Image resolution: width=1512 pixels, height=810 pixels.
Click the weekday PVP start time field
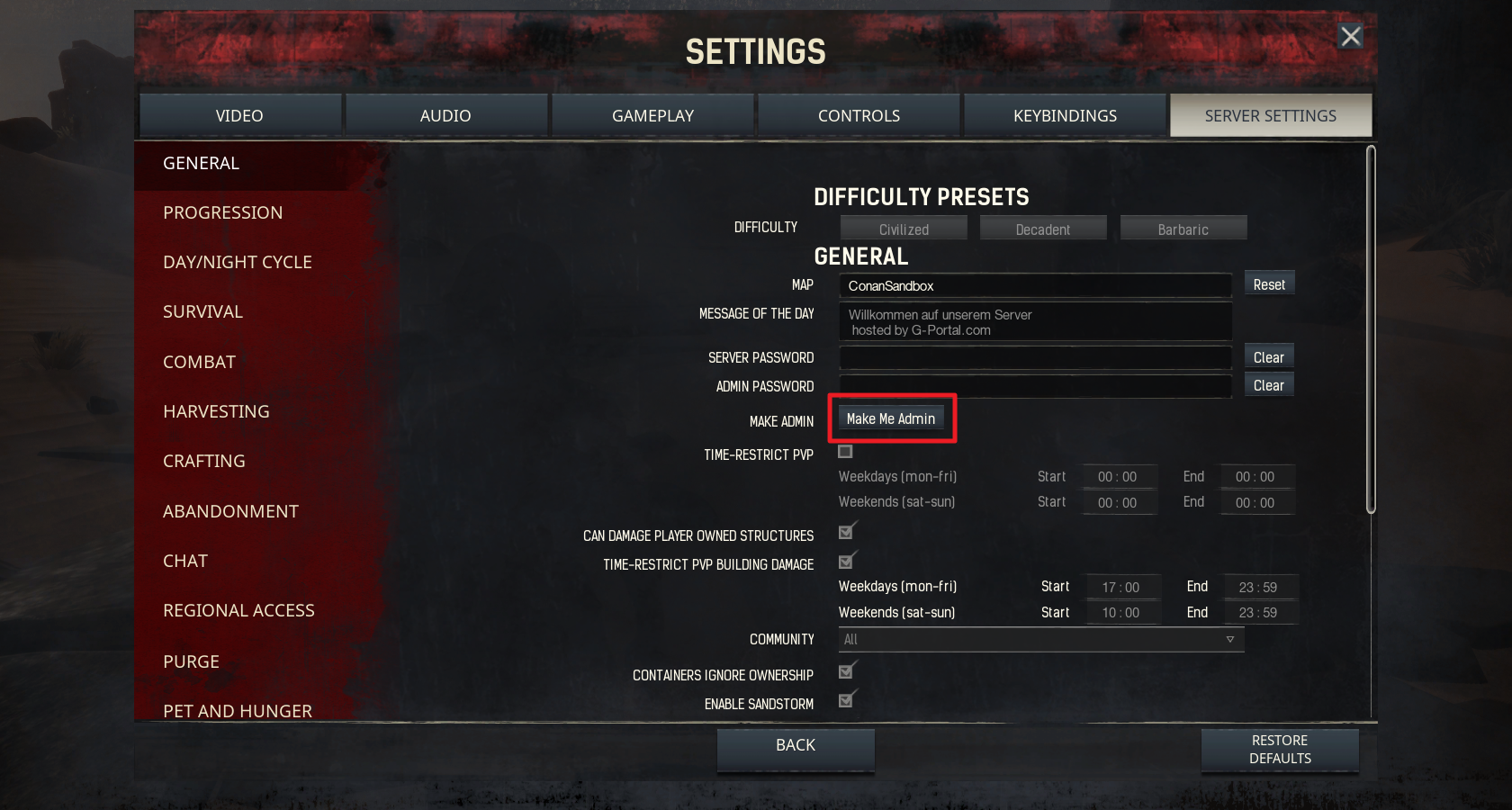coord(1119,477)
